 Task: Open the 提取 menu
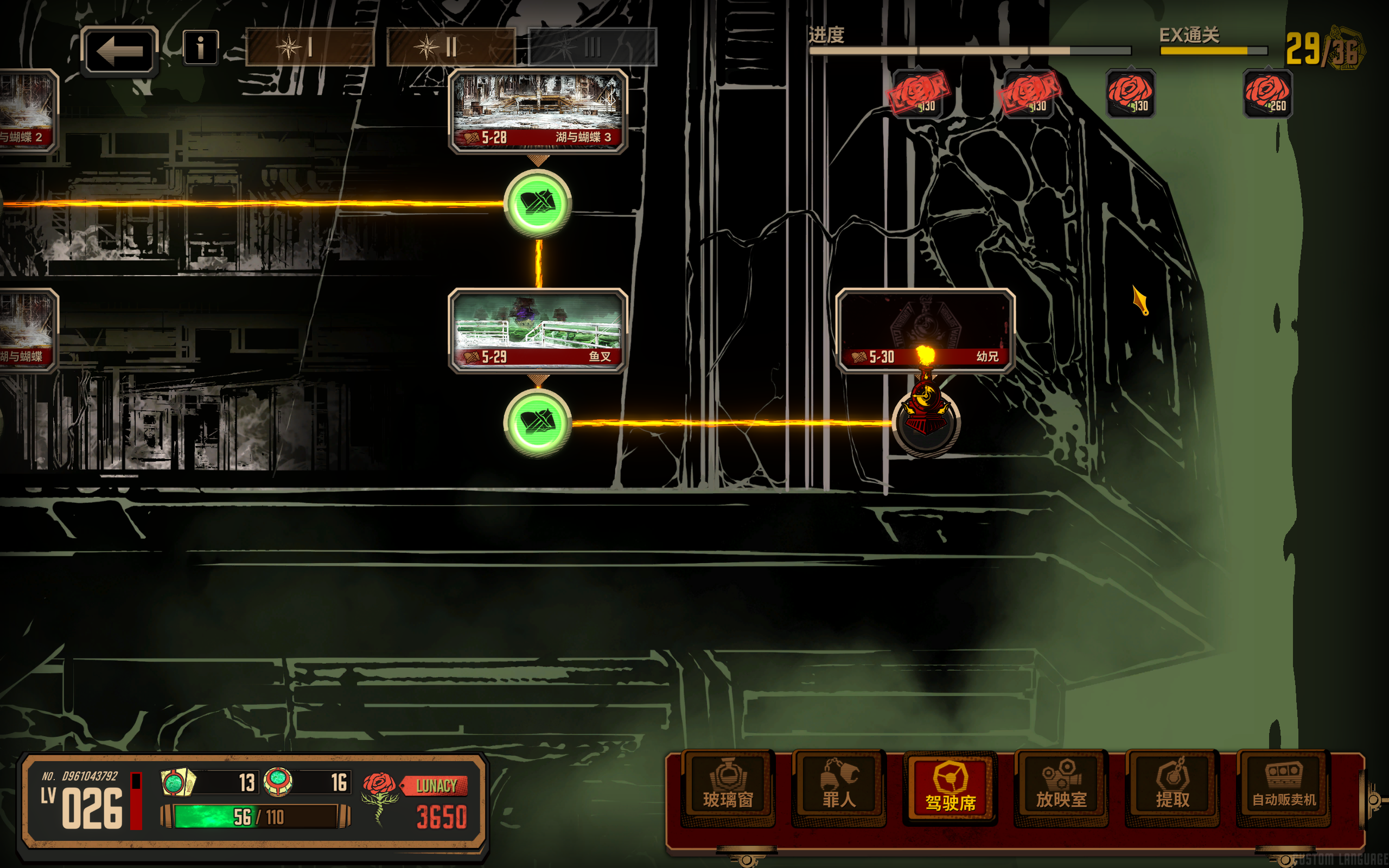[1172, 788]
